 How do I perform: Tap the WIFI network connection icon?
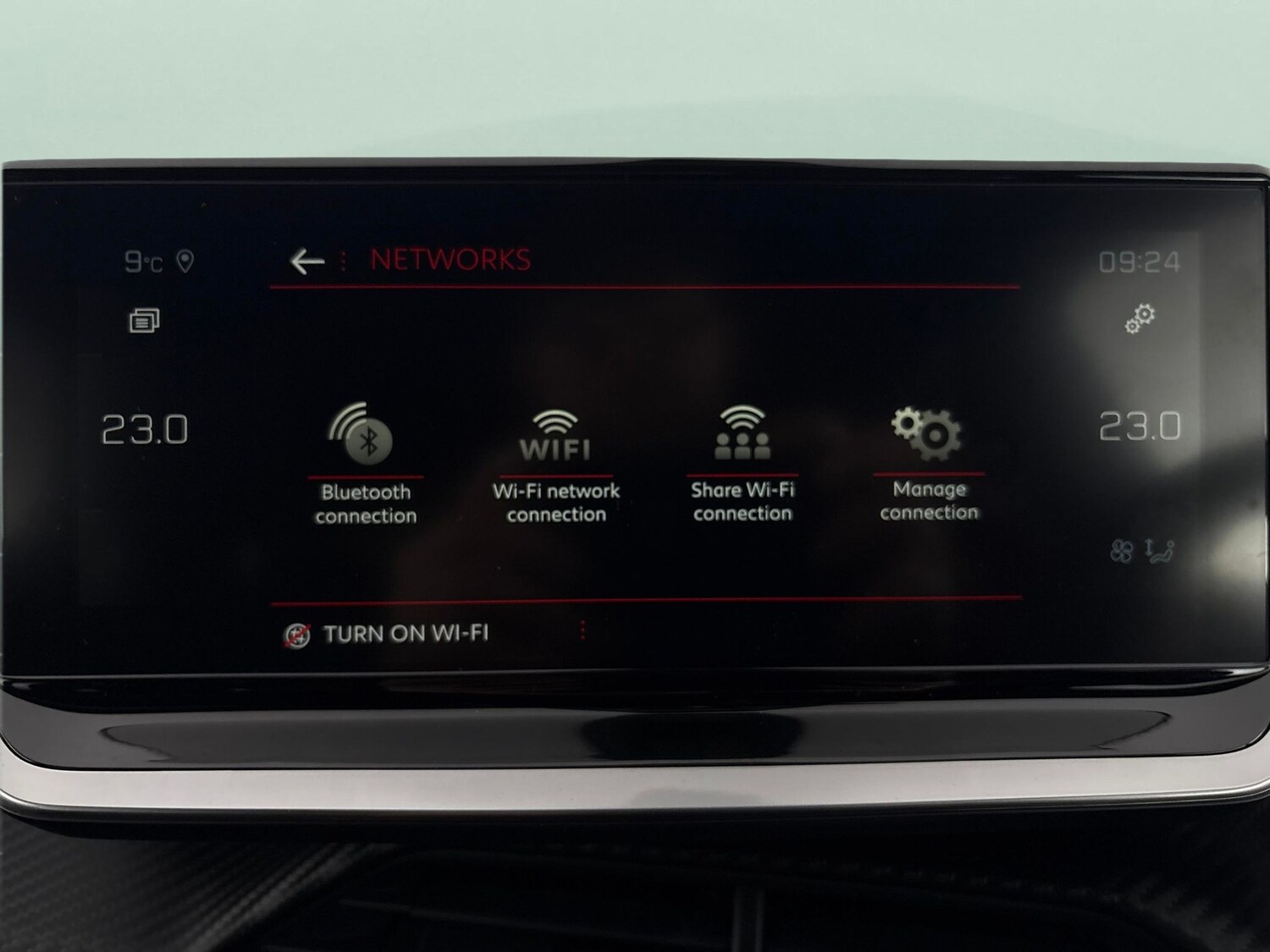click(x=555, y=432)
